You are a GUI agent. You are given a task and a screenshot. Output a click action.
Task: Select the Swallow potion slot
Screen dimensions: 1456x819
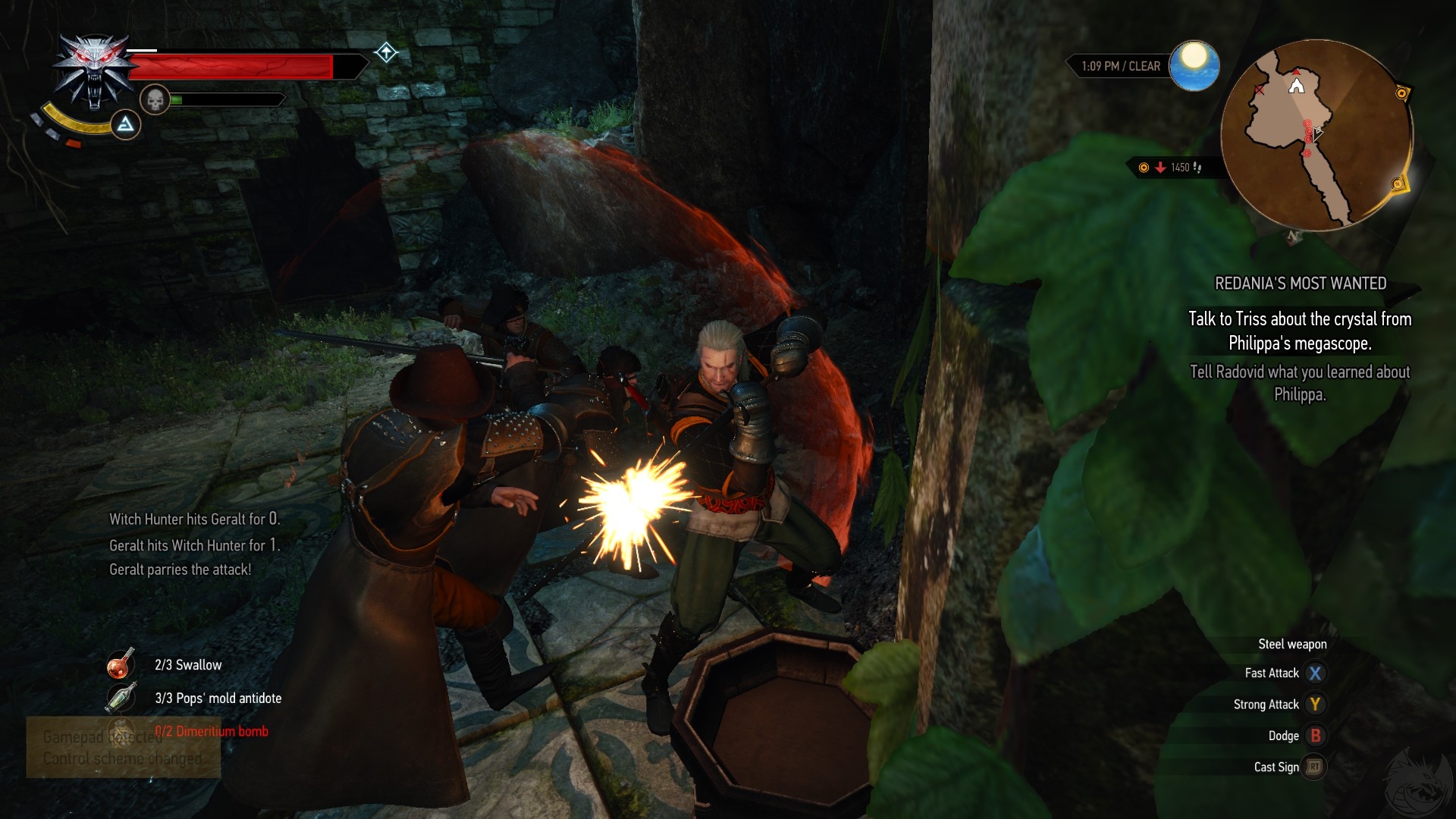[x=121, y=664]
